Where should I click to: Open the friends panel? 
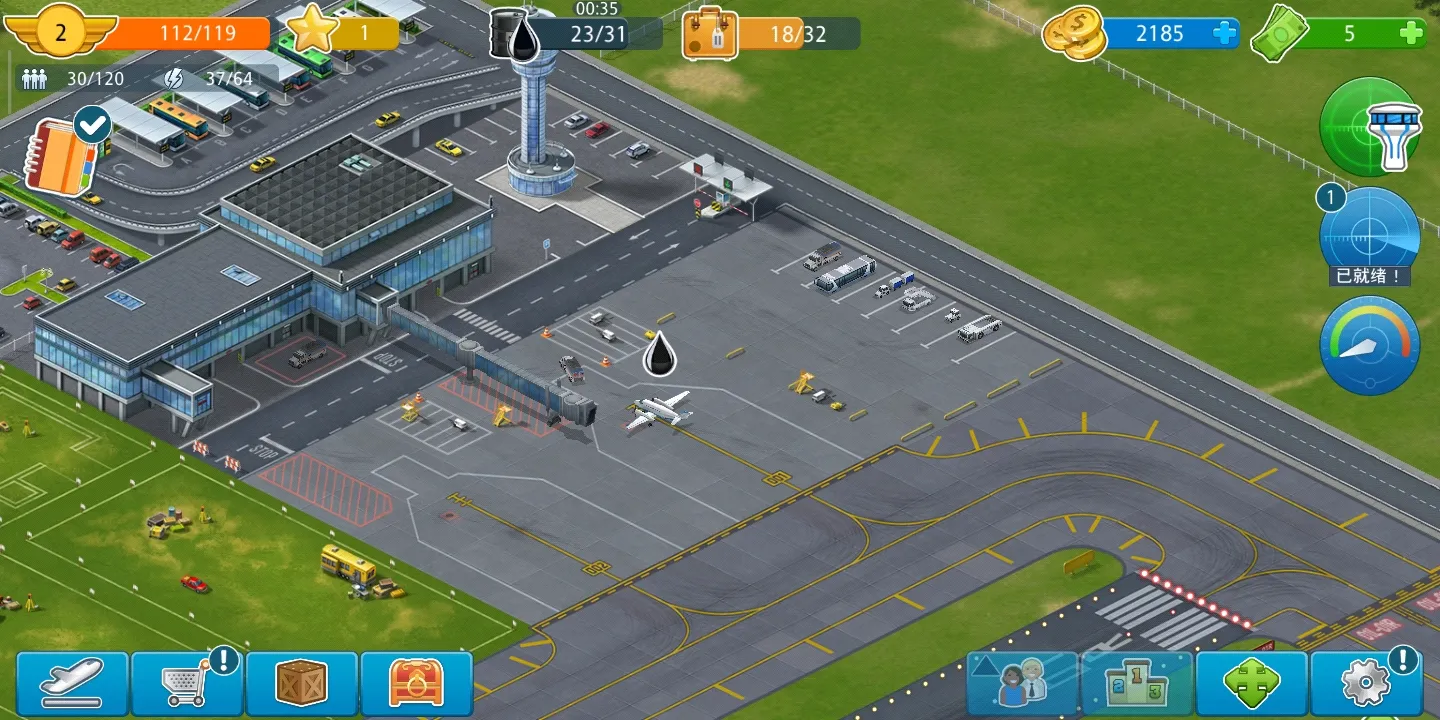click(1022, 683)
